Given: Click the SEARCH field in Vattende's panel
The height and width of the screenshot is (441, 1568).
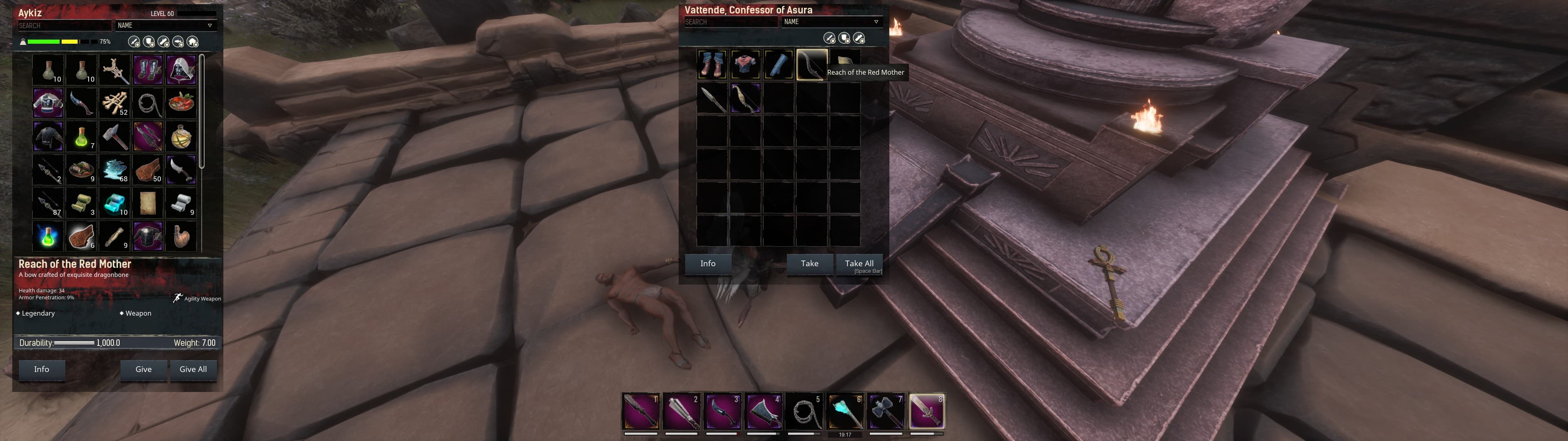Looking at the screenshot, I should (731, 21).
